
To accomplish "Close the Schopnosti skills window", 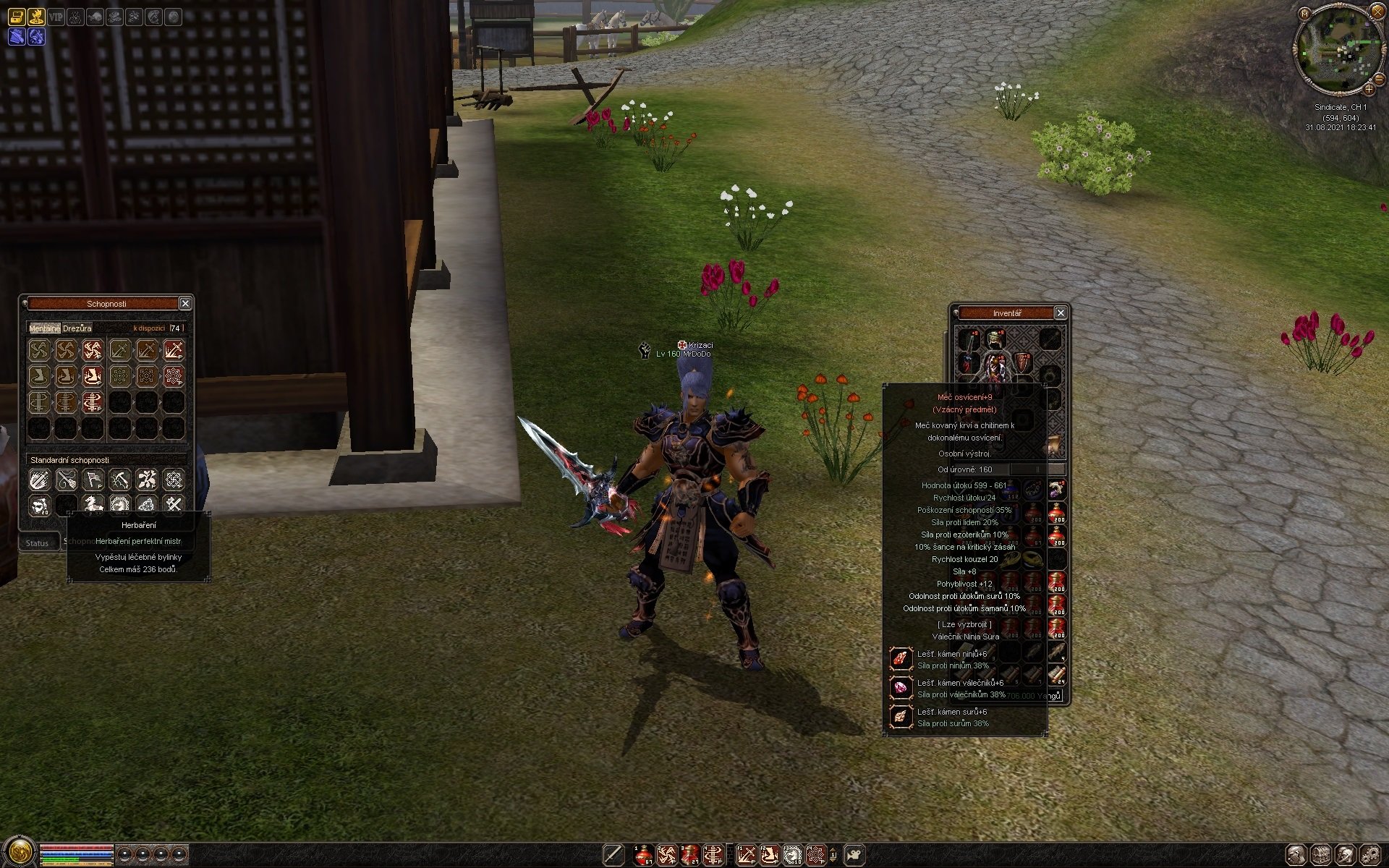I will [x=185, y=304].
